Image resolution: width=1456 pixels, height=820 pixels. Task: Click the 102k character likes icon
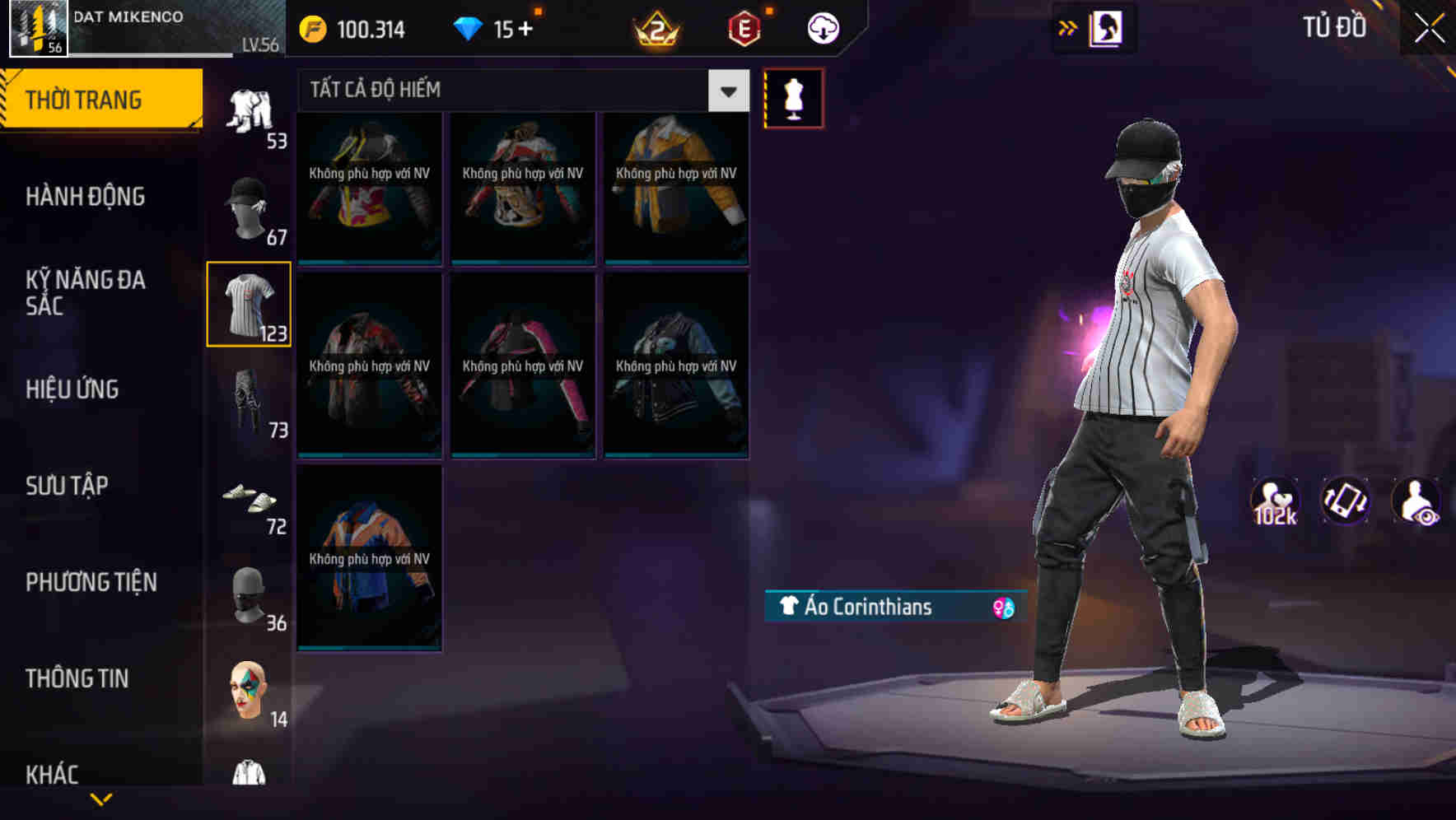[x=1276, y=501]
